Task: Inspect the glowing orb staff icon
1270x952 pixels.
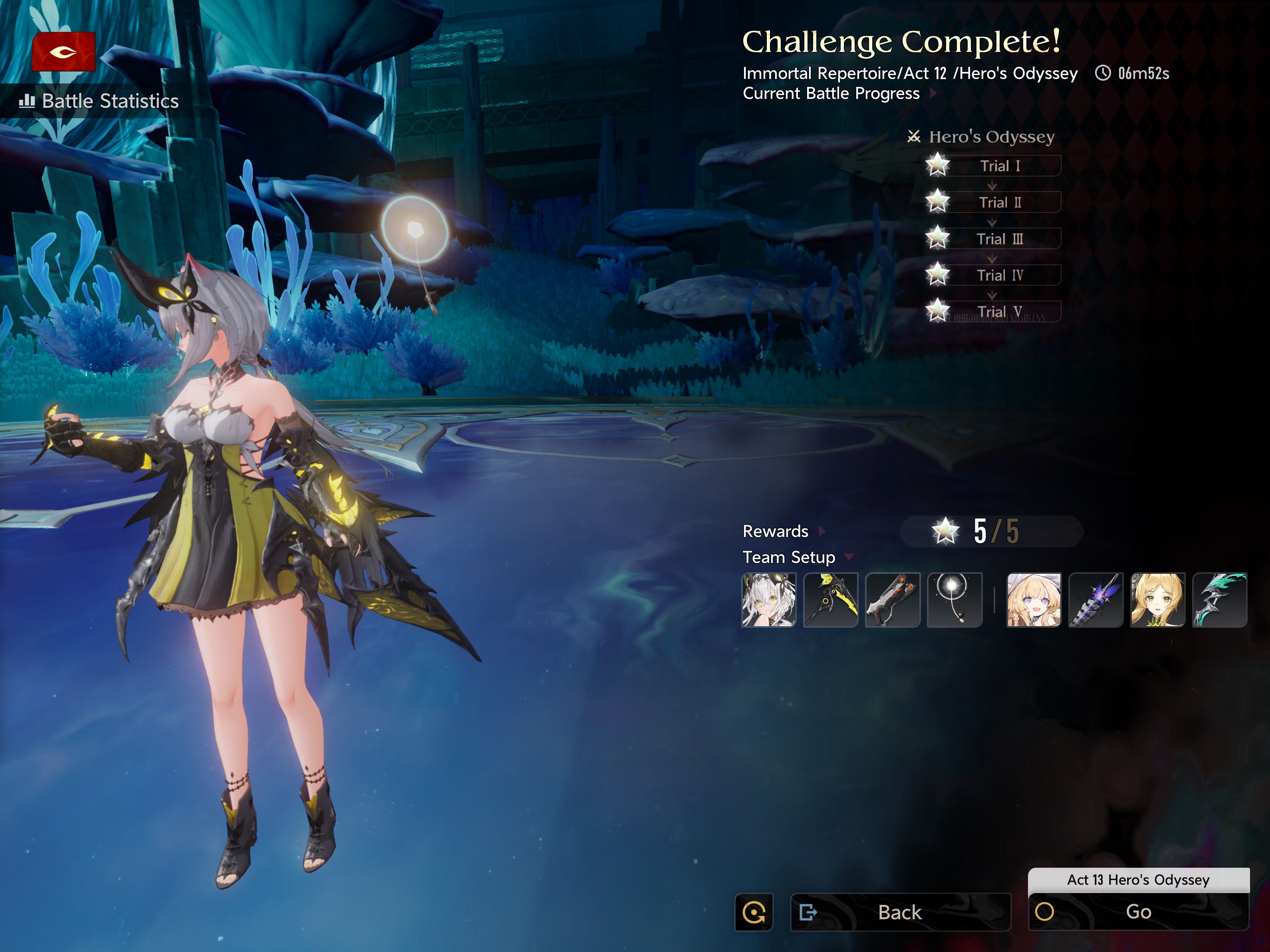Action: 954,600
